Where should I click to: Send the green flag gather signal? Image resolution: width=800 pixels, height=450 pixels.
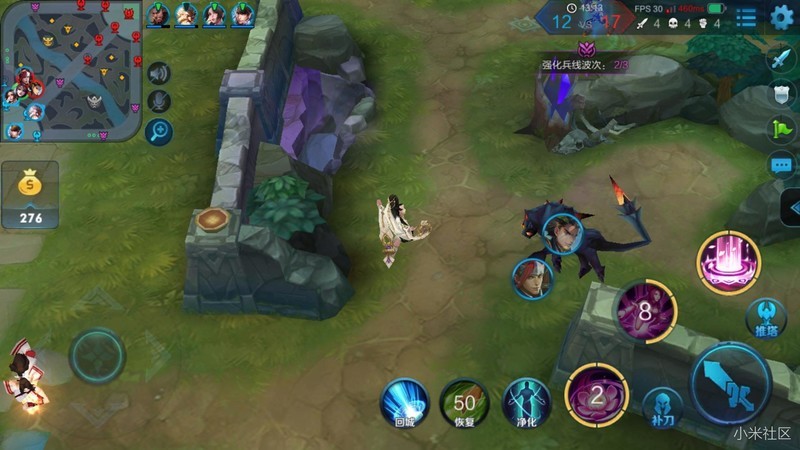coord(780,129)
